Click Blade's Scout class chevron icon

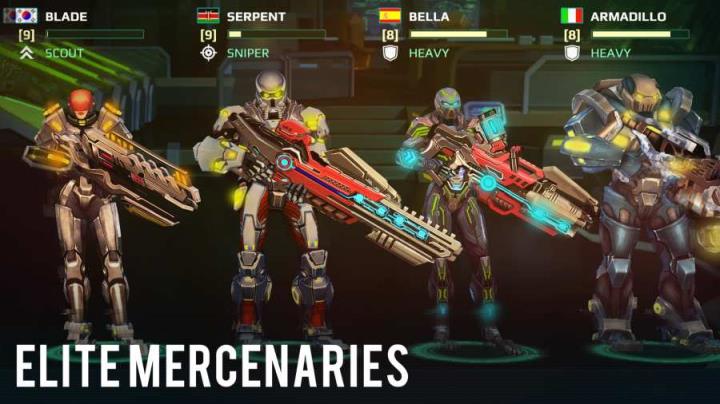point(27,52)
